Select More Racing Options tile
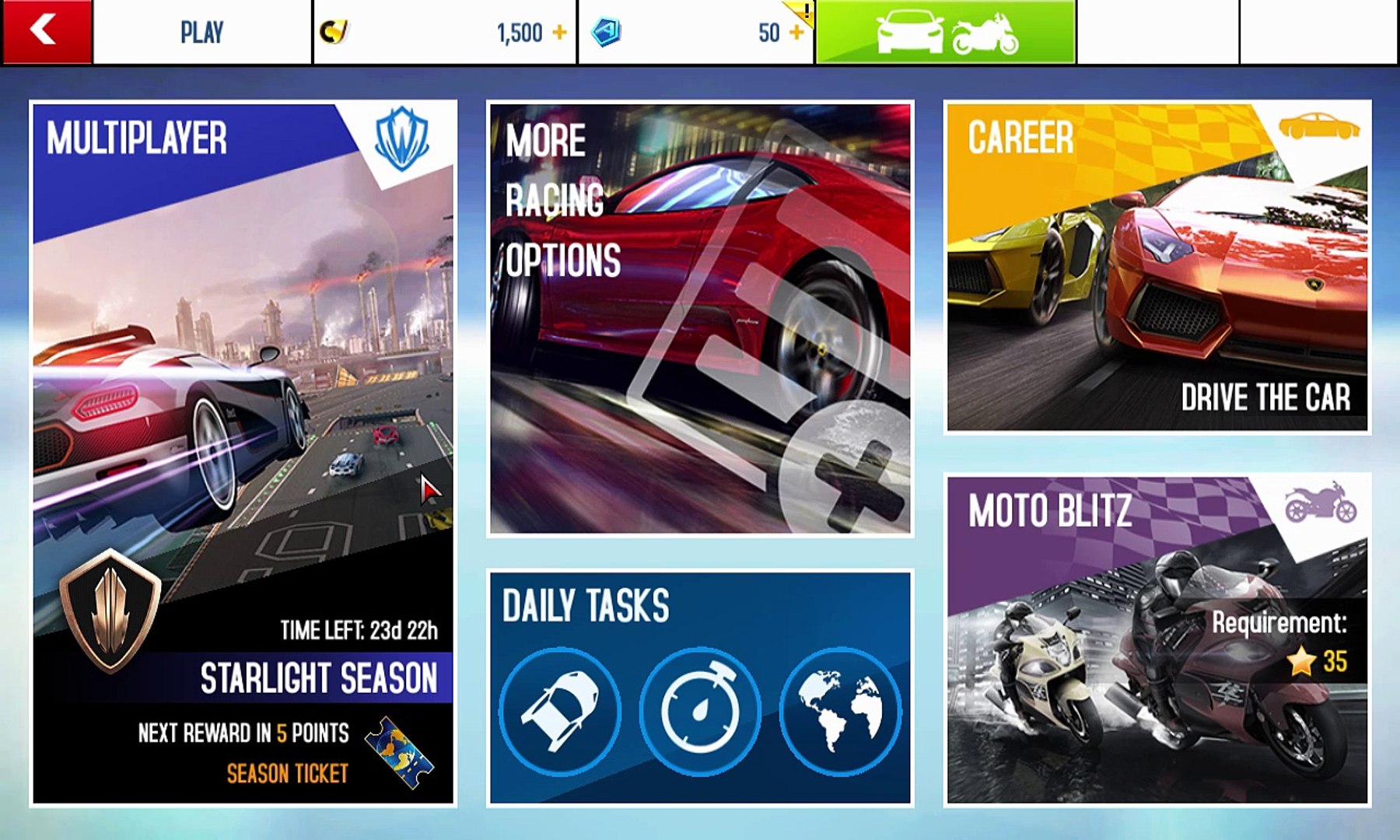 click(700, 319)
